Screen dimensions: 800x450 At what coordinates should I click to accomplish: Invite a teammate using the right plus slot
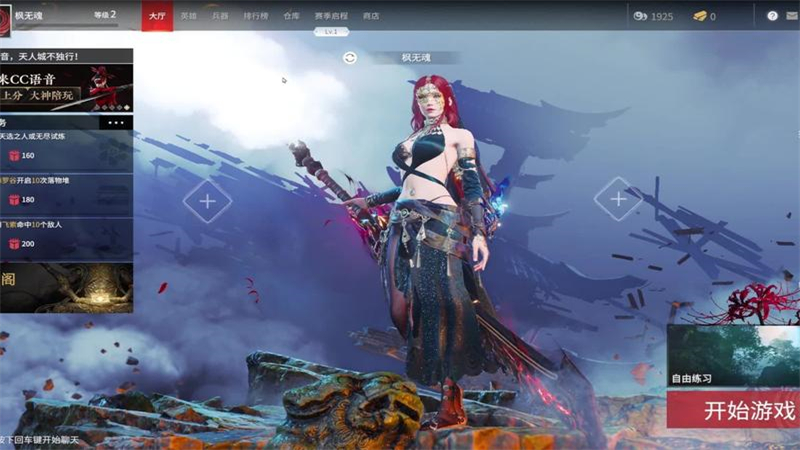pos(618,199)
